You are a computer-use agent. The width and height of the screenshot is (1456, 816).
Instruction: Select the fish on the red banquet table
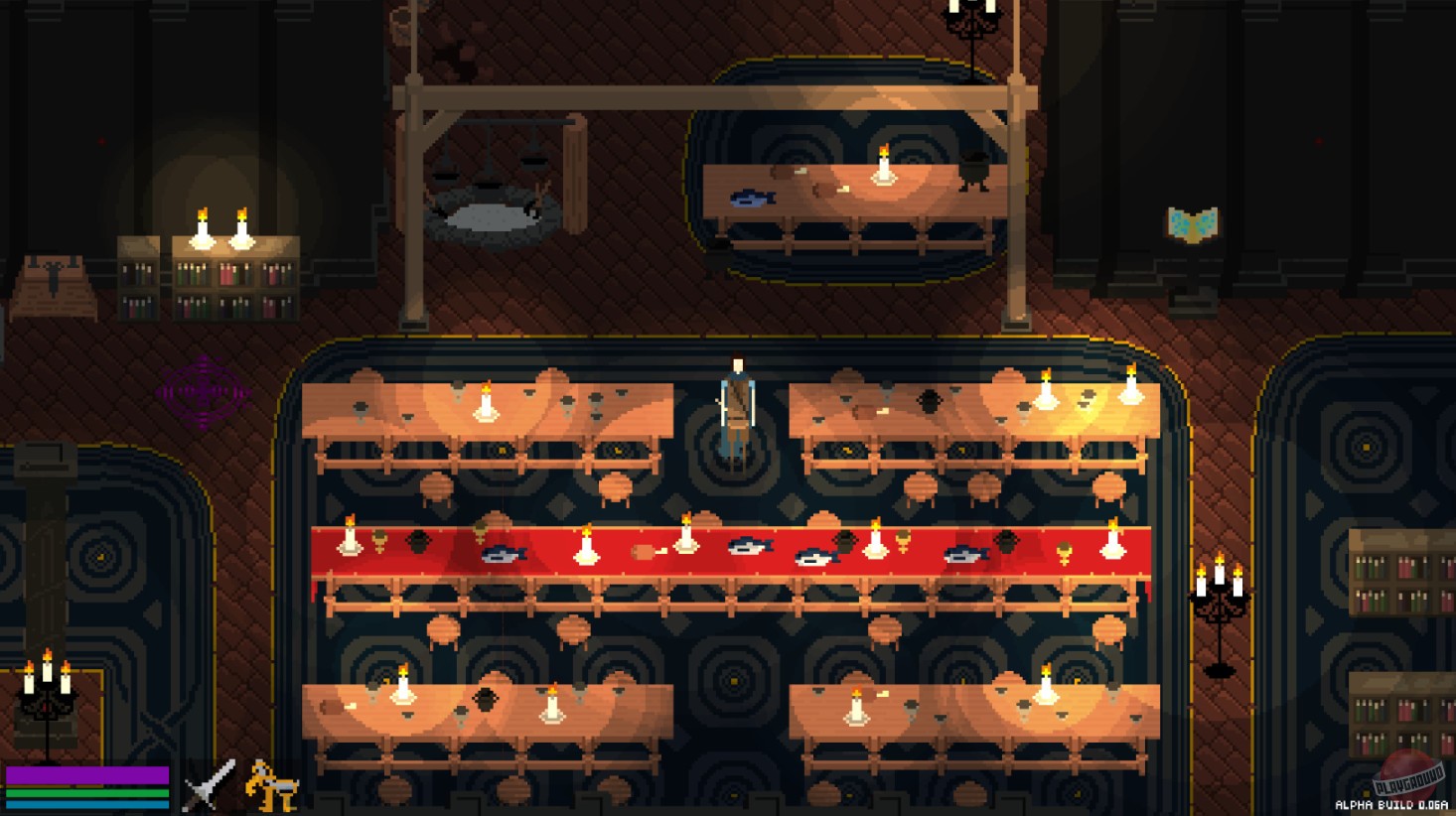tap(507, 556)
